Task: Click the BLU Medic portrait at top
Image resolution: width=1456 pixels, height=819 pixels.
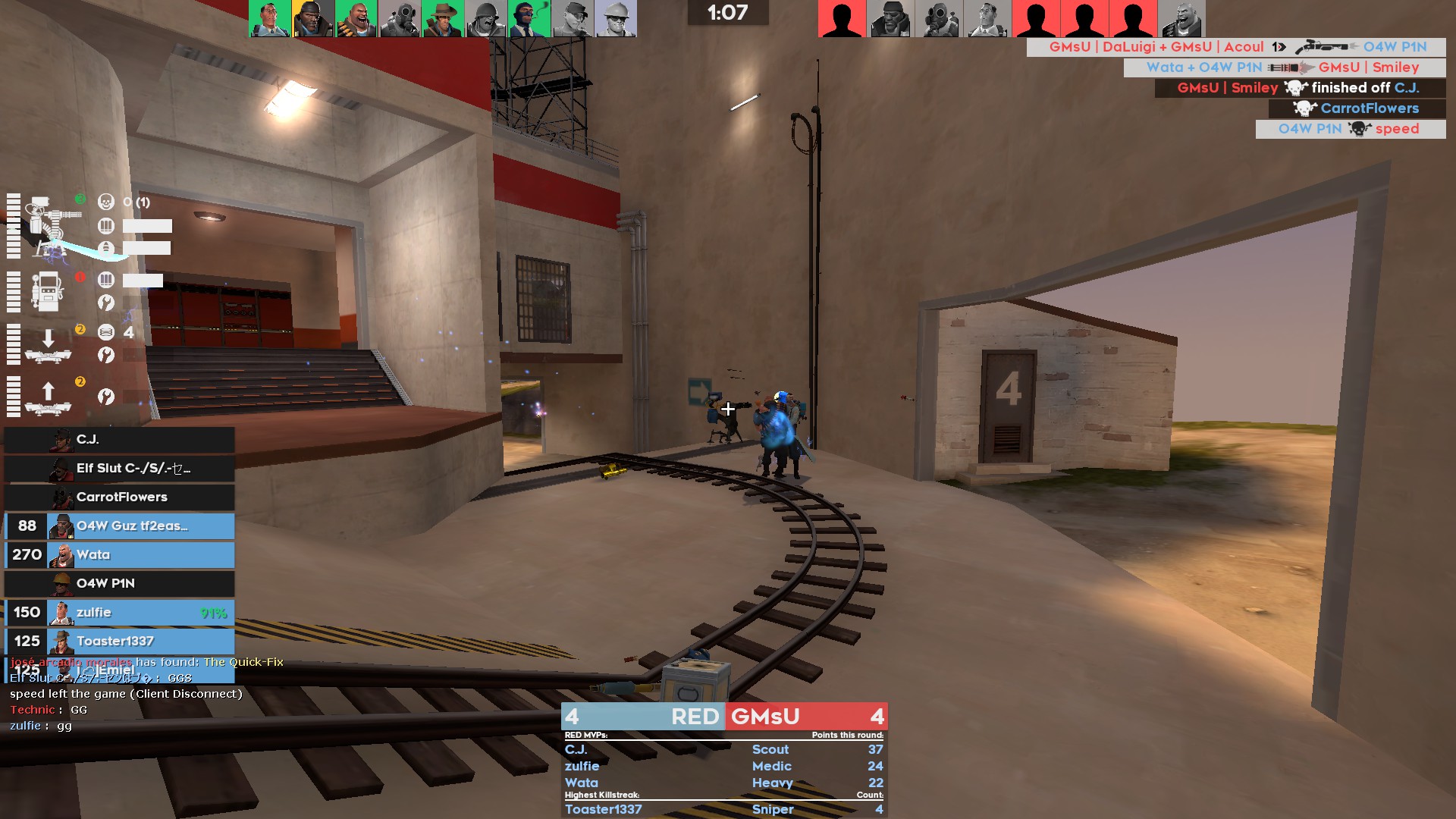Action: pyautogui.click(x=269, y=19)
